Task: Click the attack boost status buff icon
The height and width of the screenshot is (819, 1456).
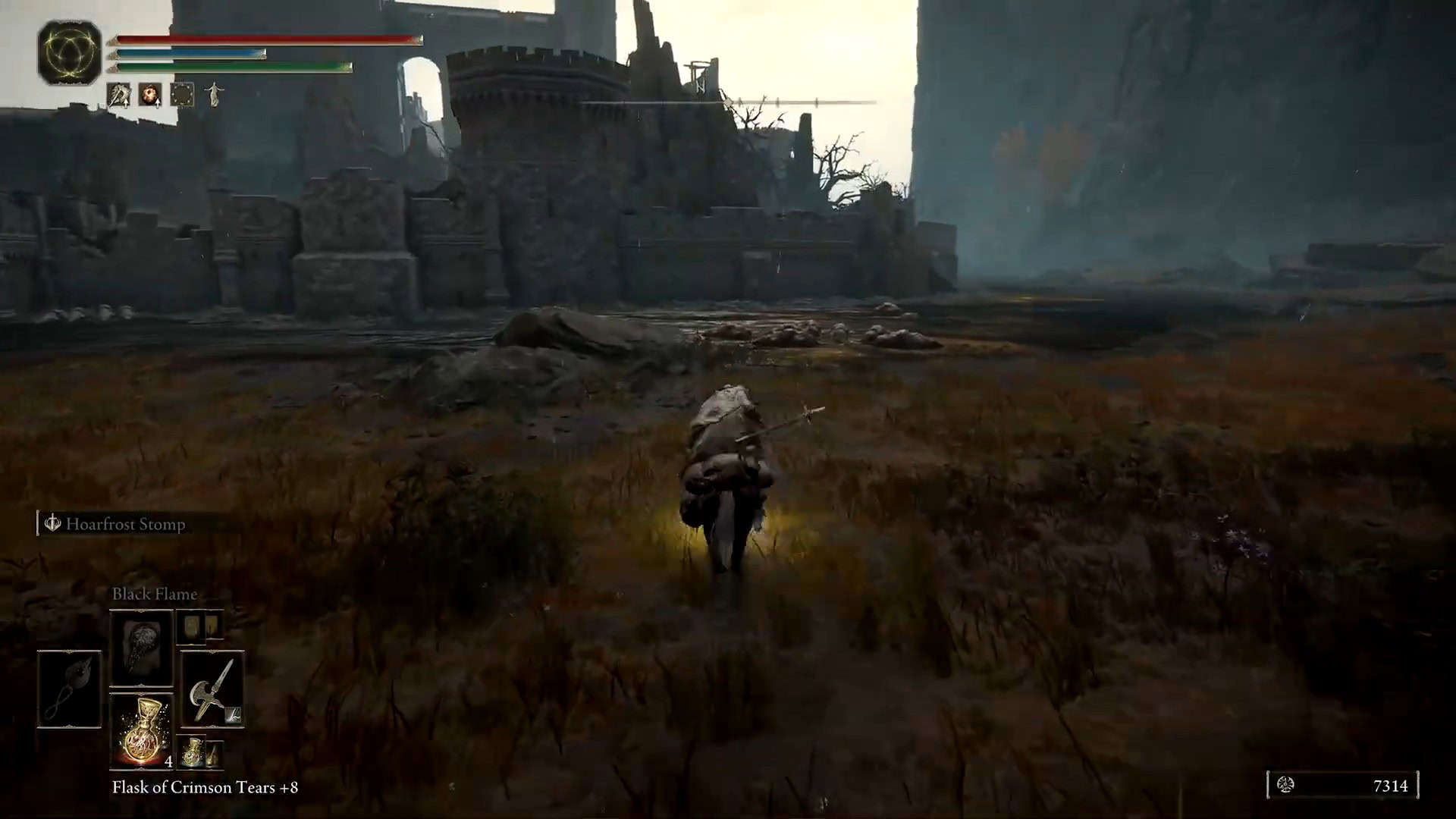Action: (x=119, y=95)
